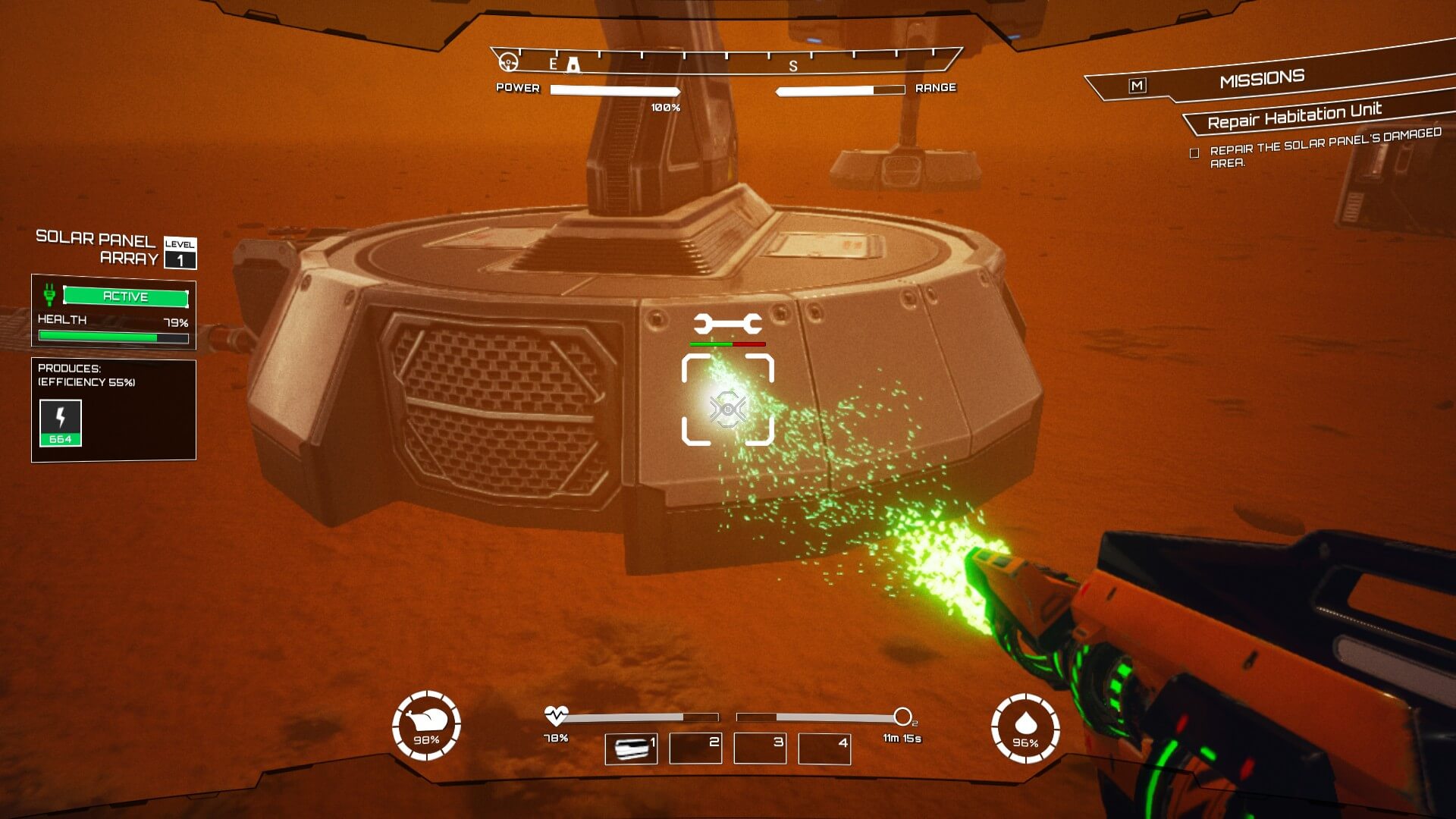Select the repair tool in hotbar slot 1
The height and width of the screenshot is (819, 1456).
tap(631, 748)
